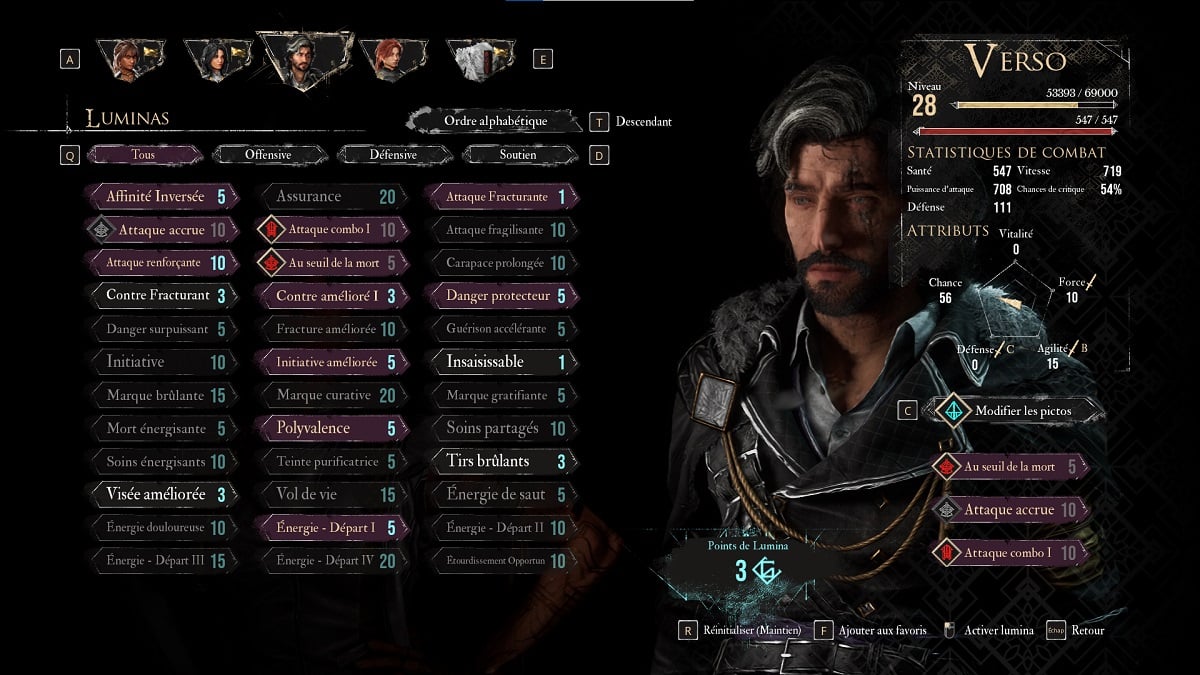
Task: Choose the Tous filter tab
Action: (x=143, y=155)
